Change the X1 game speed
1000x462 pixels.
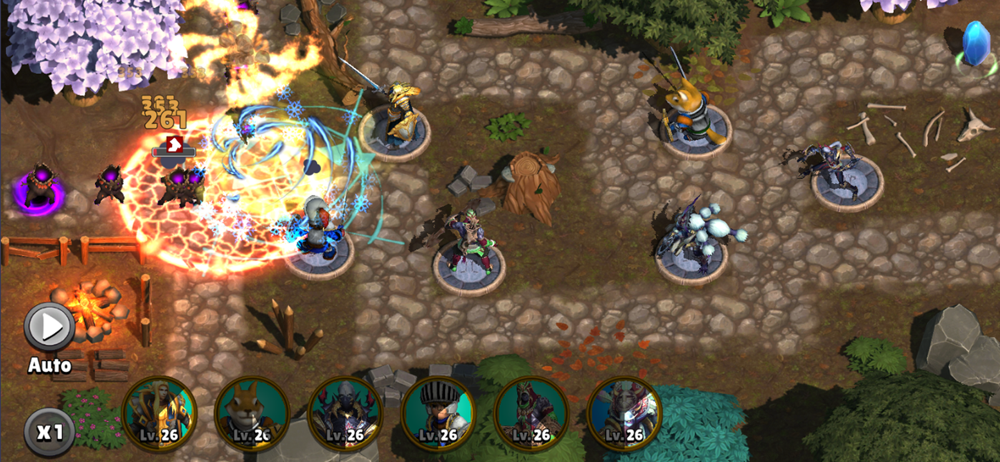click(x=50, y=433)
